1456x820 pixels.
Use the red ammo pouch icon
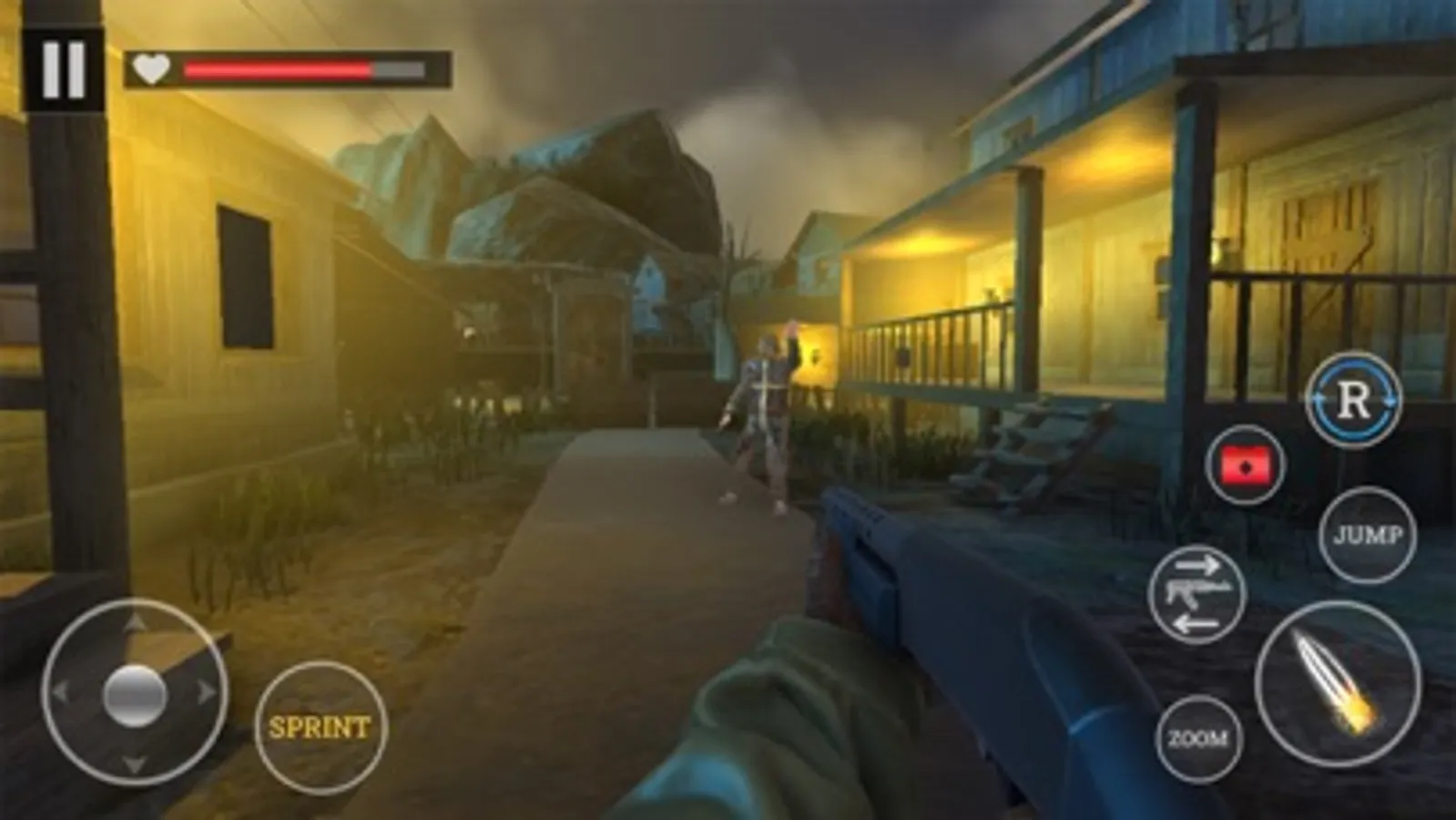point(1244,466)
